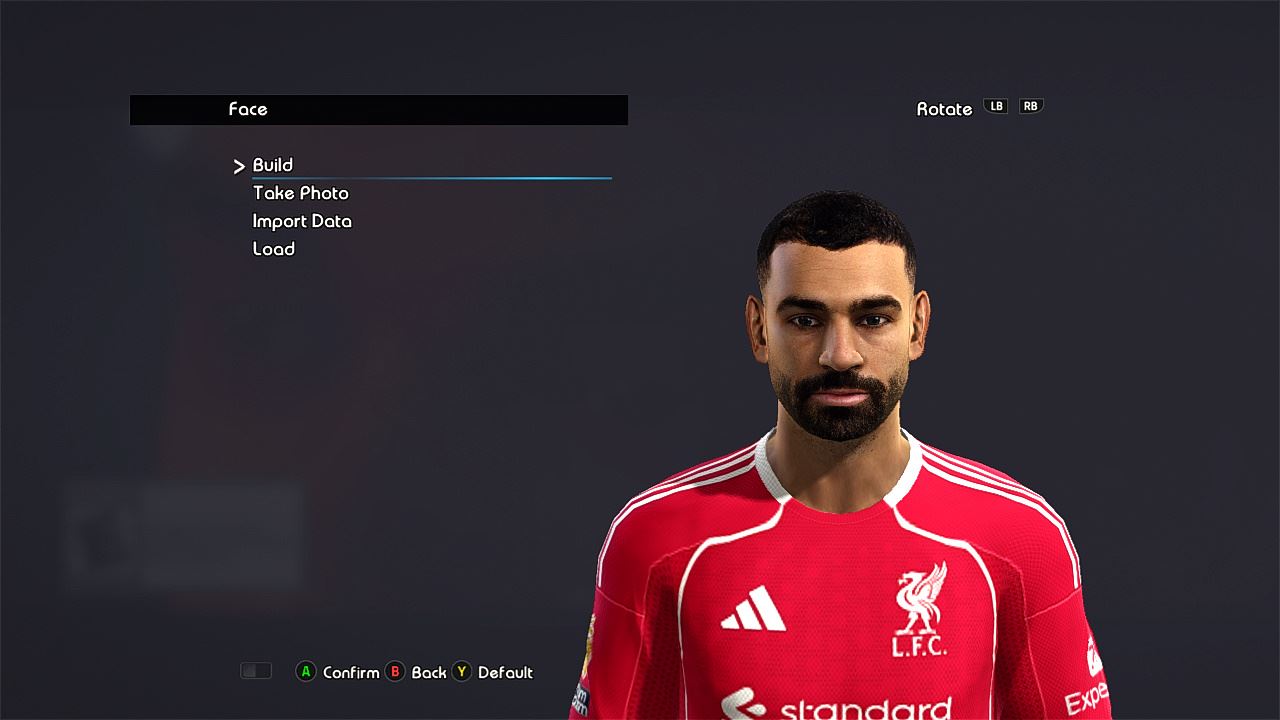The height and width of the screenshot is (720, 1280).
Task: Select the Build menu entry
Action: pyautogui.click(x=272, y=165)
